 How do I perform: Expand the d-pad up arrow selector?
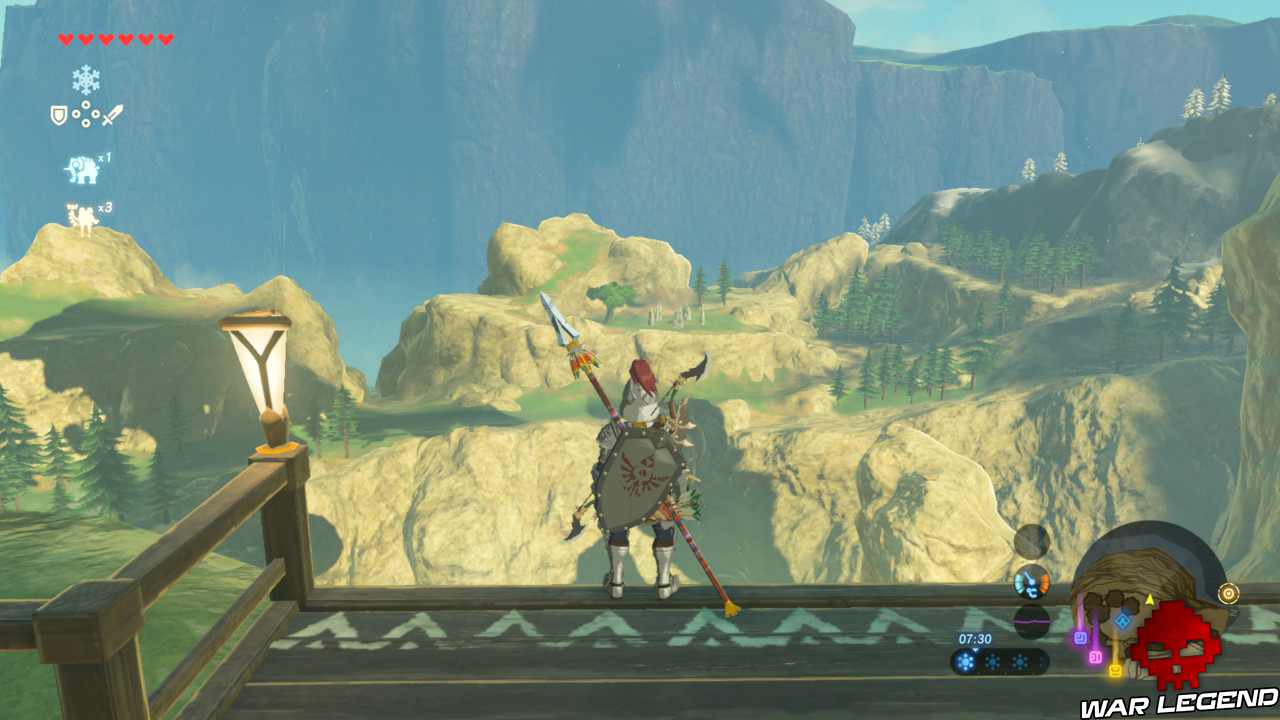click(85, 105)
